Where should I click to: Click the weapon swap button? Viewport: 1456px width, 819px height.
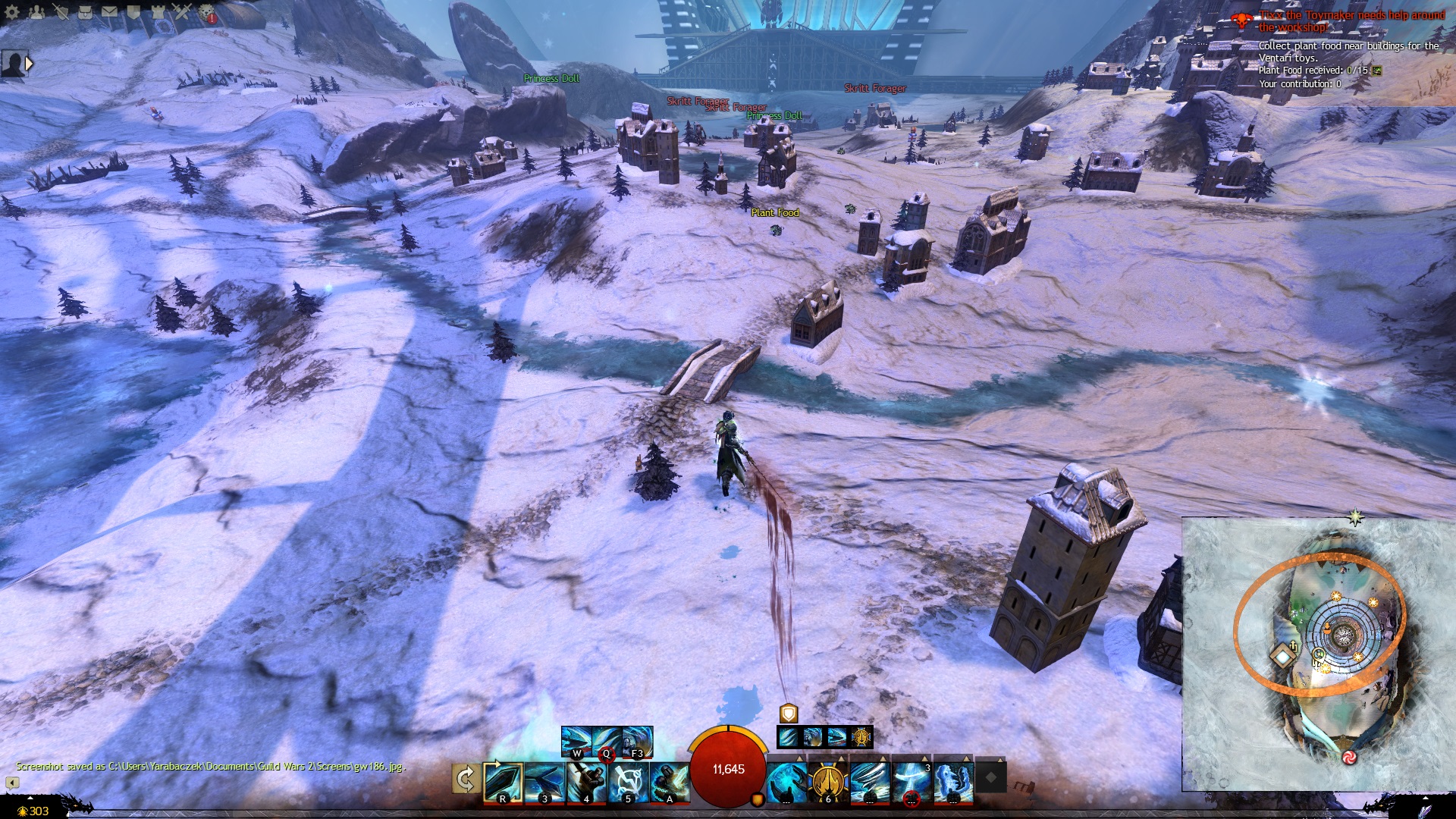click(x=465, y=780)
